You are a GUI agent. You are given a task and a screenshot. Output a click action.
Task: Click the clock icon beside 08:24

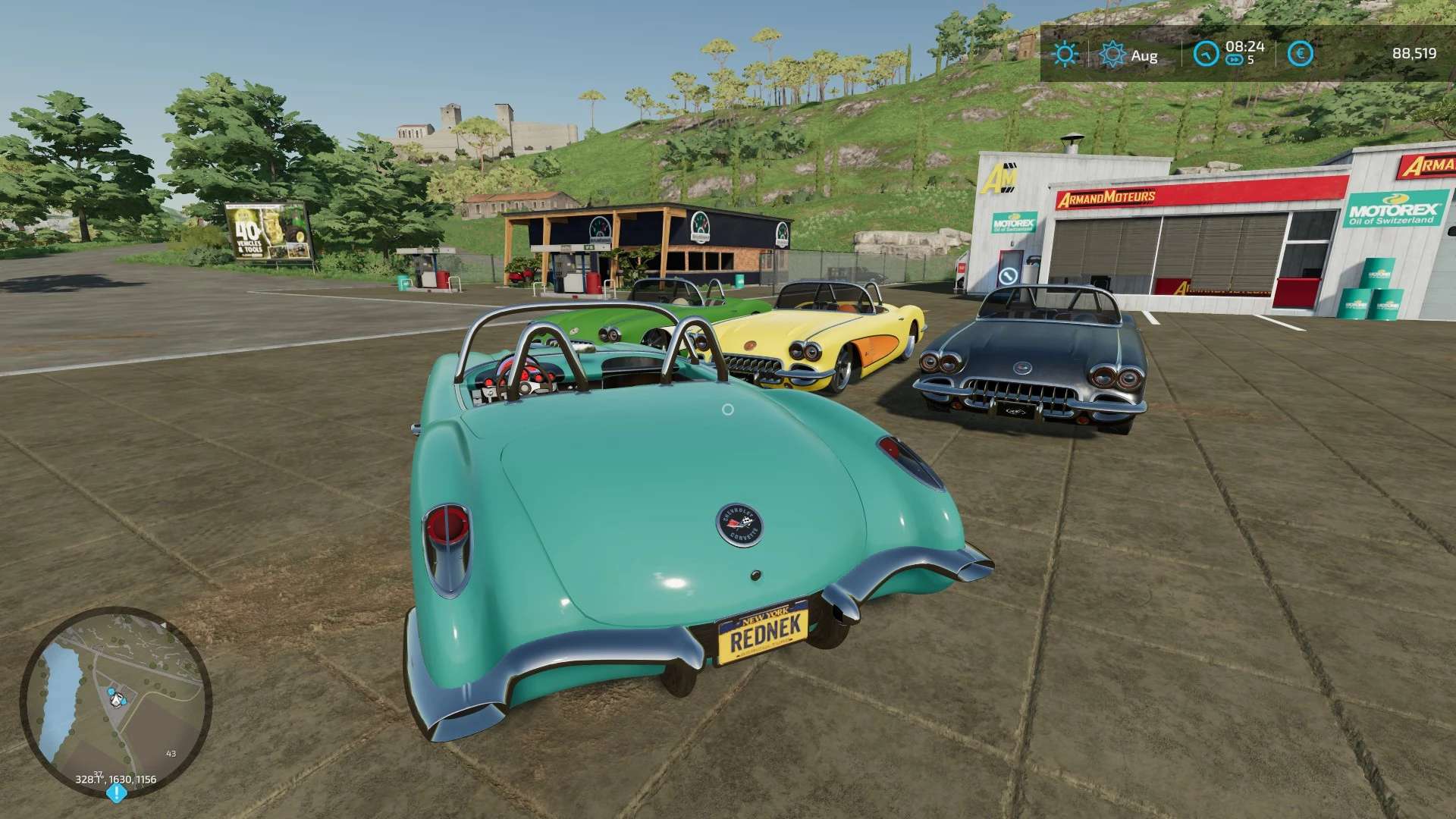(1206, 54)
